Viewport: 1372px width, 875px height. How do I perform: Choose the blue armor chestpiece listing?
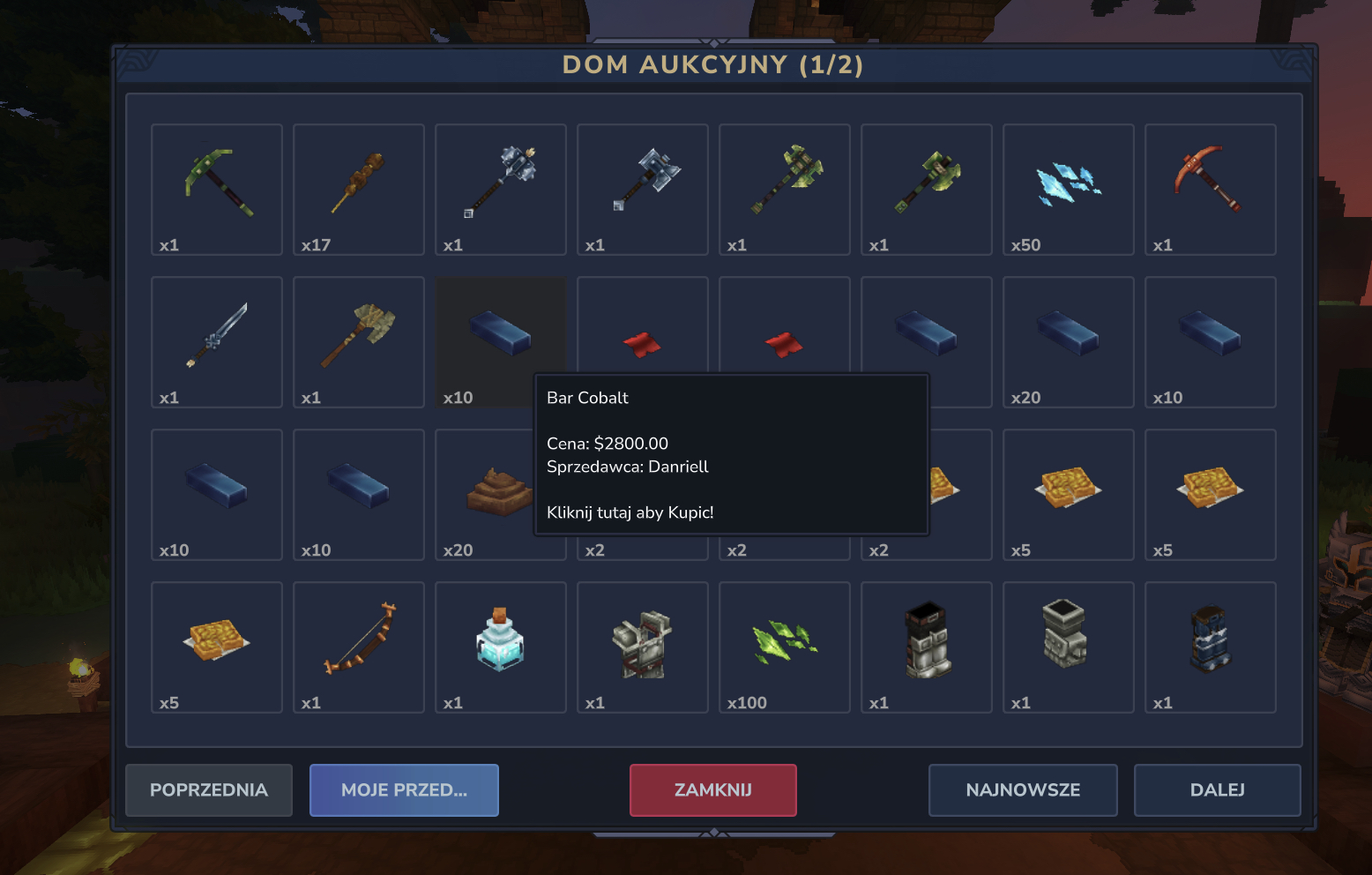pyautogui.click(x=1210, y=647)
